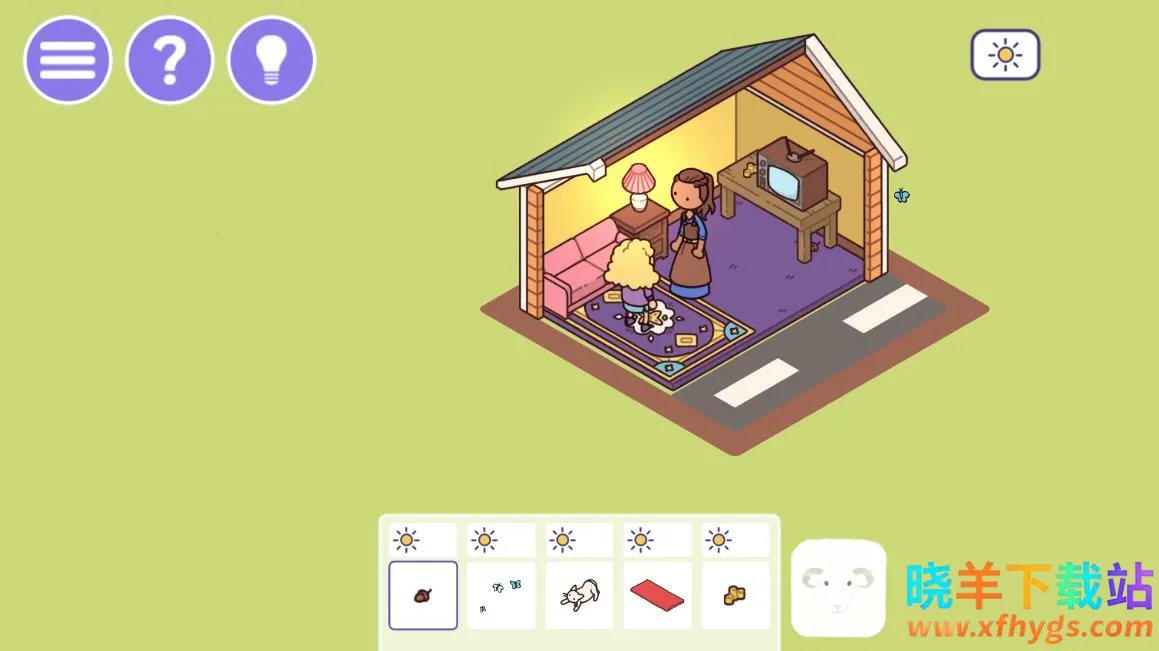Toggle the day/night sun button
Viewport: 1159px width, 651px height.
click(1005, 54)
